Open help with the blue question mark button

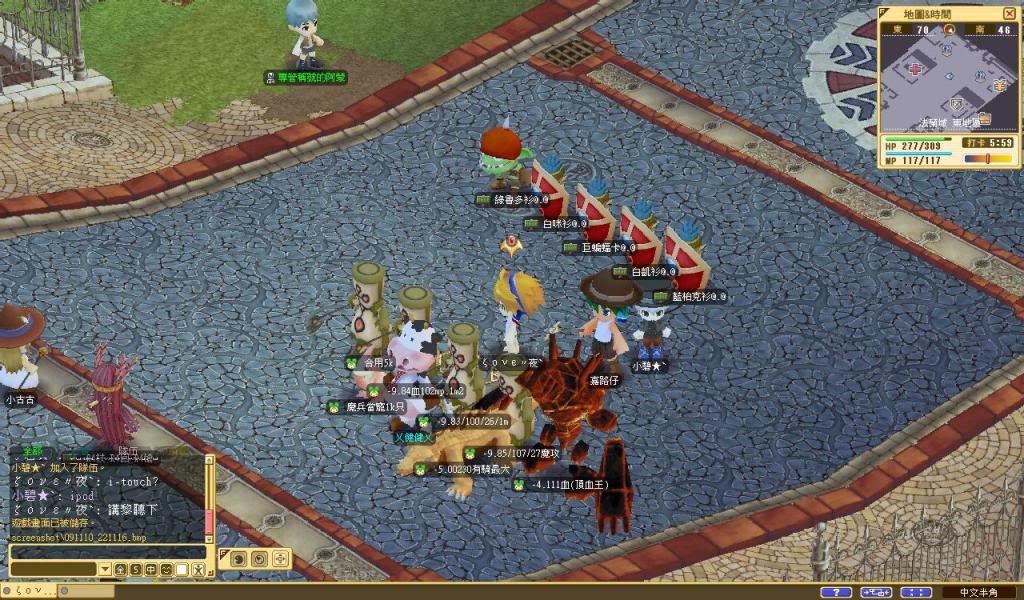pos(835,592)
